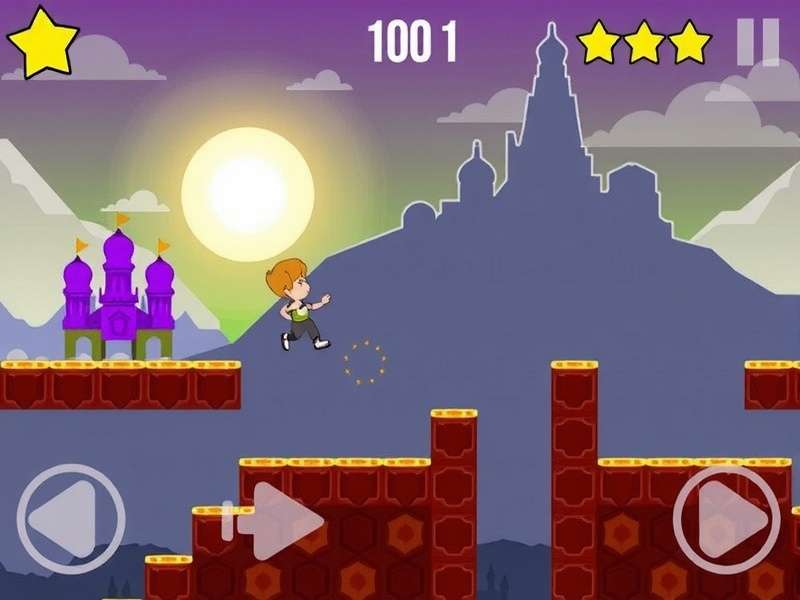The height and width of the screenshot is (600, 800).
Task: Pause the game
Action: point(757,42)
